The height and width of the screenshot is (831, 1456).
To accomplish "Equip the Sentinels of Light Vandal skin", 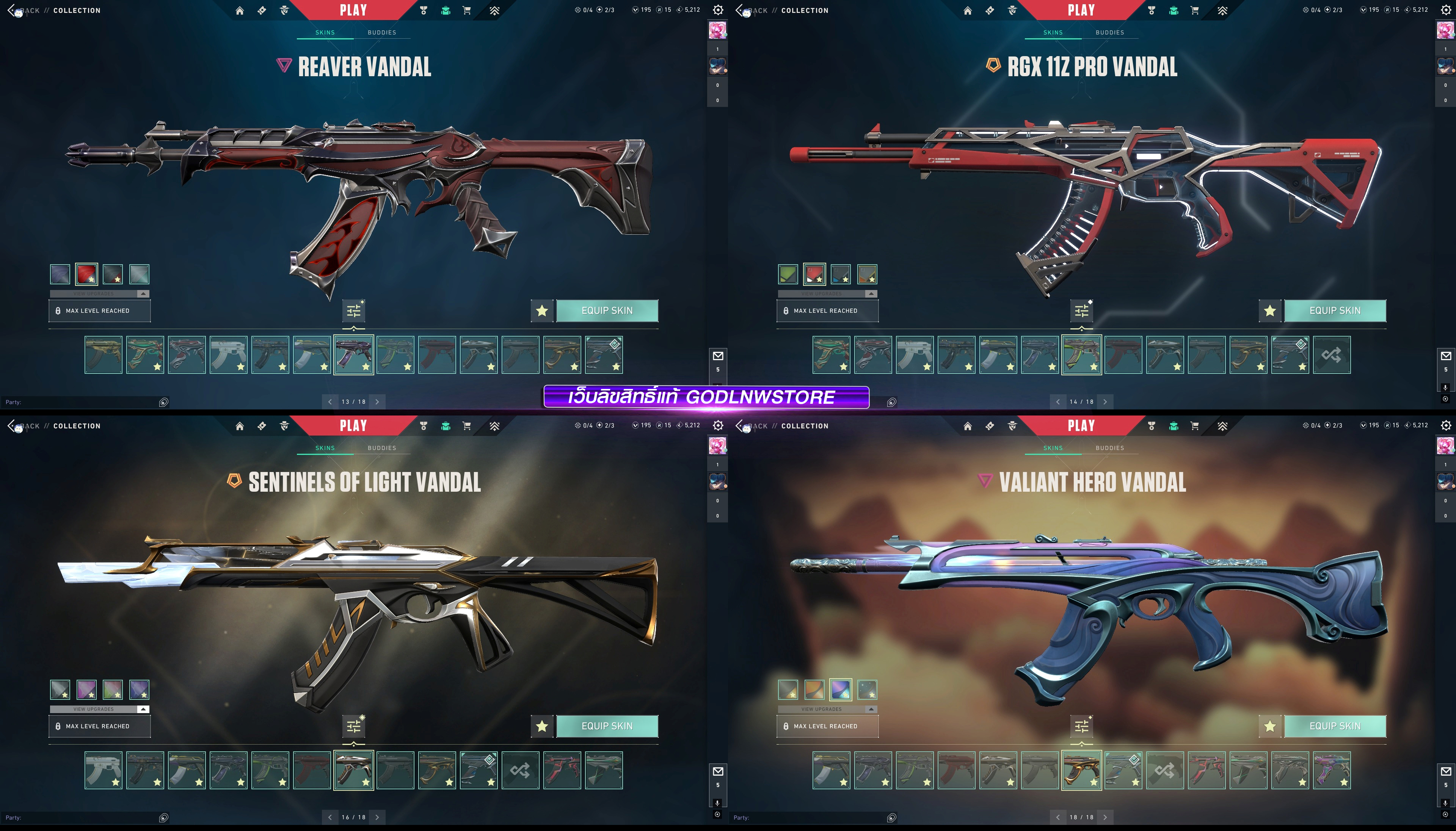I will pyautogui.click(x=607, y=726).
